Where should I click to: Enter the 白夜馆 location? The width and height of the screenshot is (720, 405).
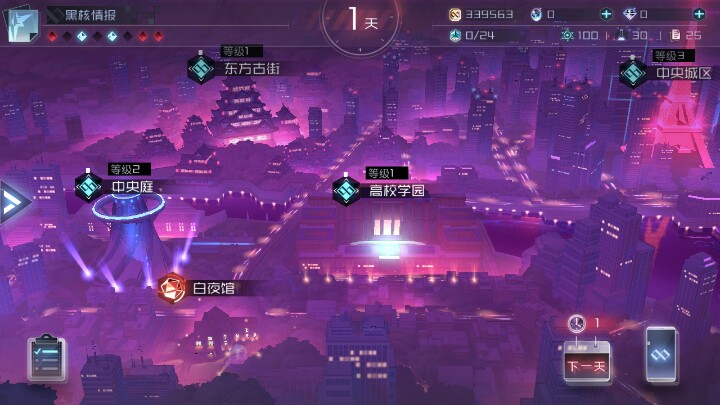click(x=172, y=288)
